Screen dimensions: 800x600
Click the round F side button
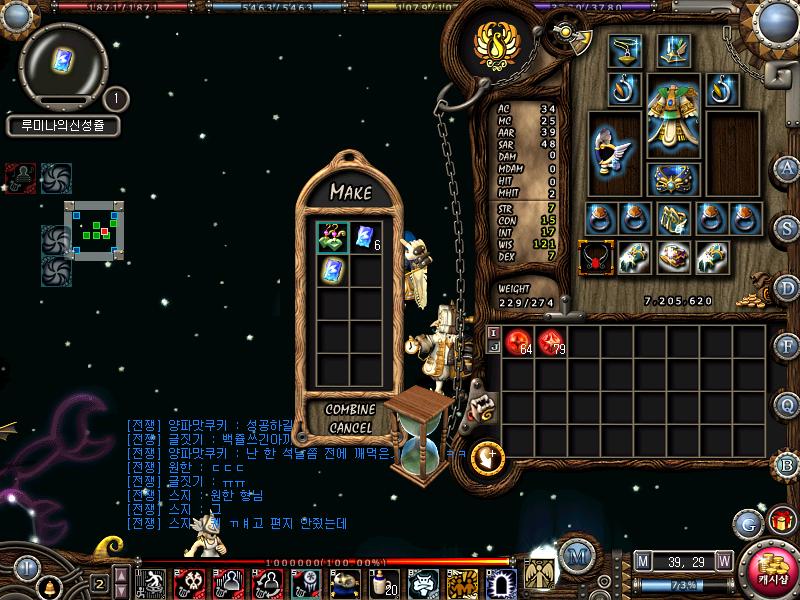click(787, 347)
